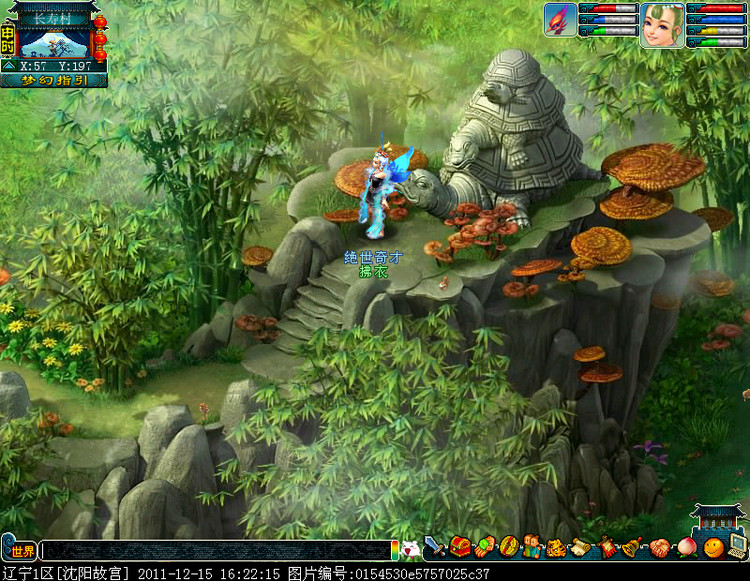This screenshot has width=750, height=581.
Task: Open the computer system settings icon
Action: (738, 547)
